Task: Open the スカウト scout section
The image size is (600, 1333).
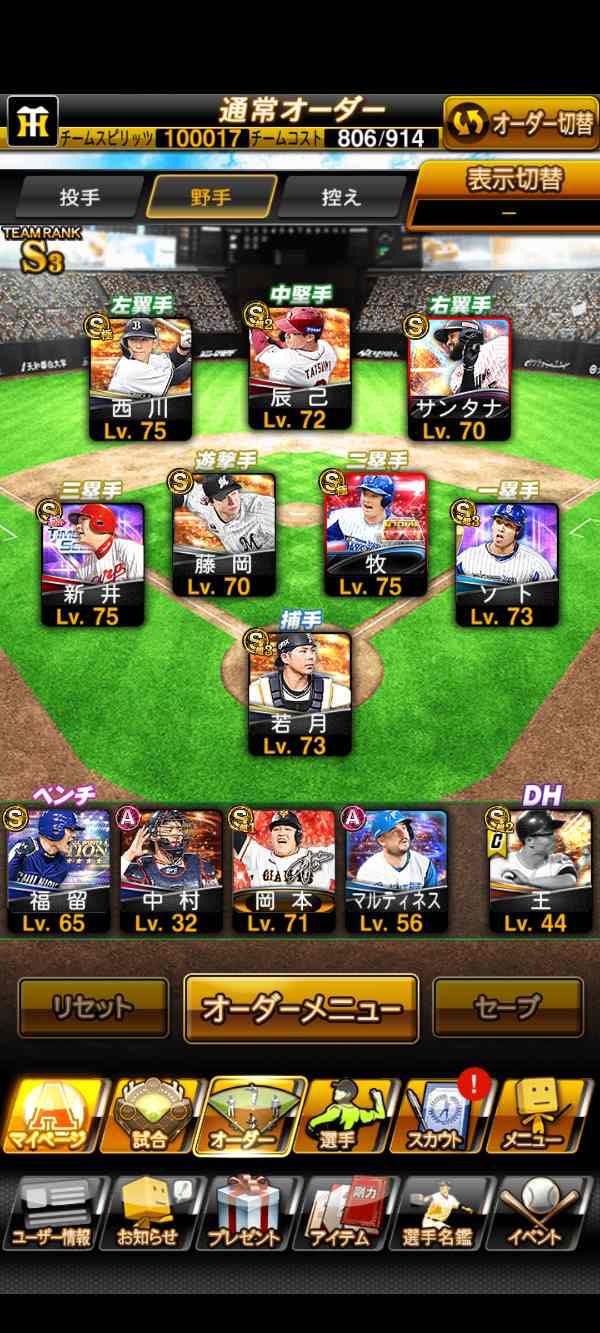Action: (x=441, y=1114)
